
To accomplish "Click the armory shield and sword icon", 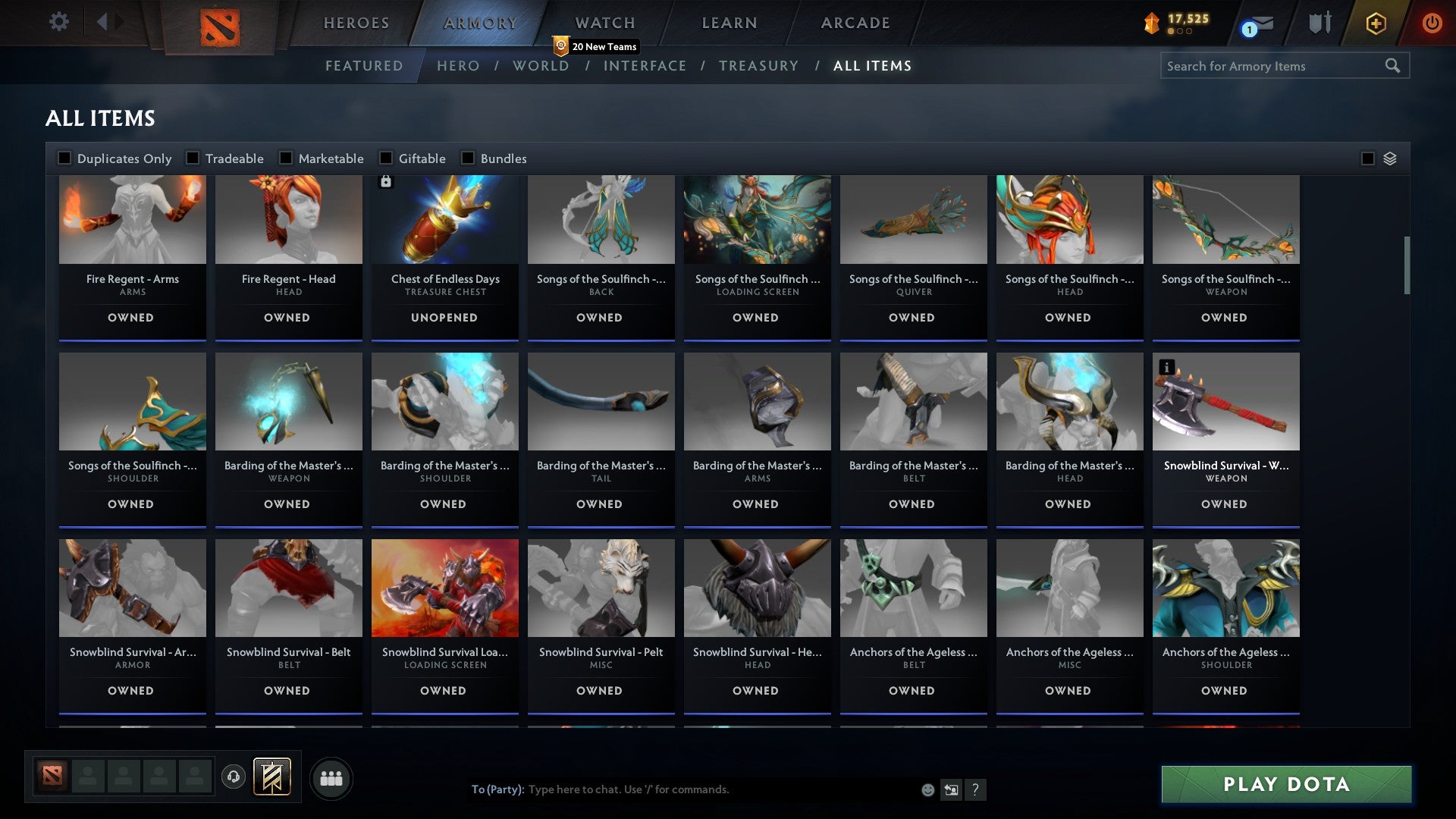I will pos(1319,23).
